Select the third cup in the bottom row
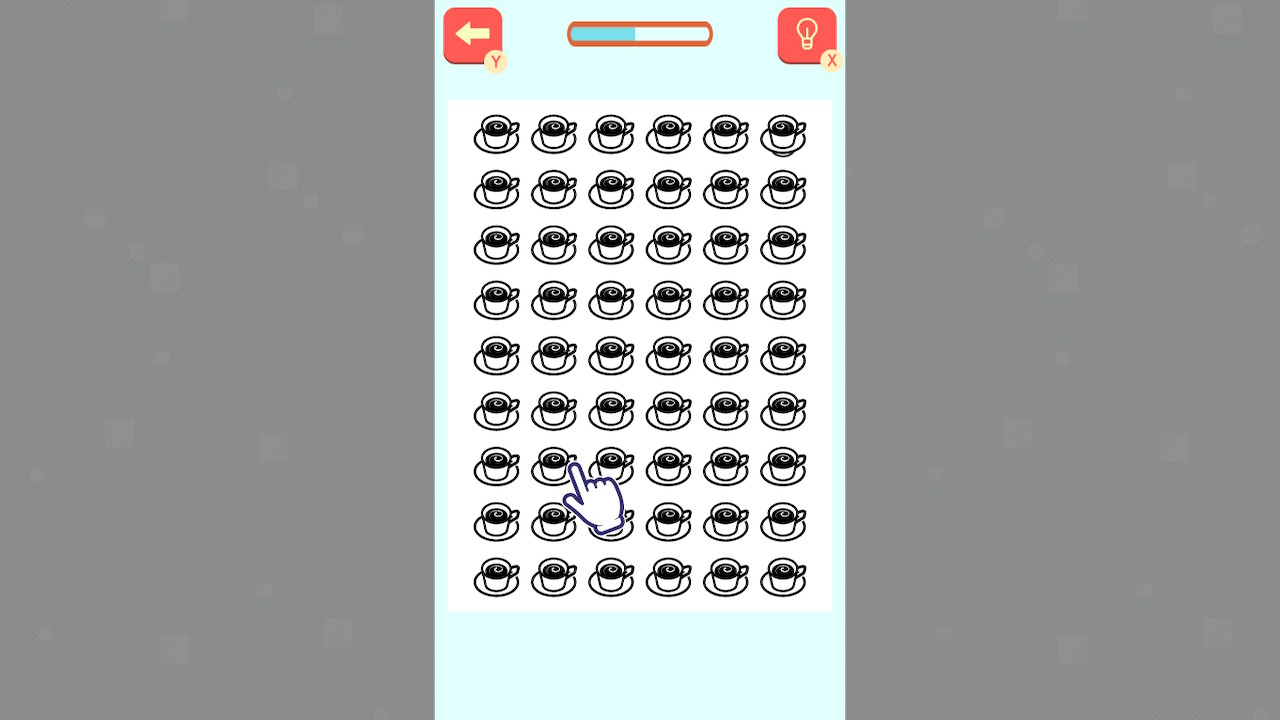This screenshot has width=1280, height=720. point(611,578)
